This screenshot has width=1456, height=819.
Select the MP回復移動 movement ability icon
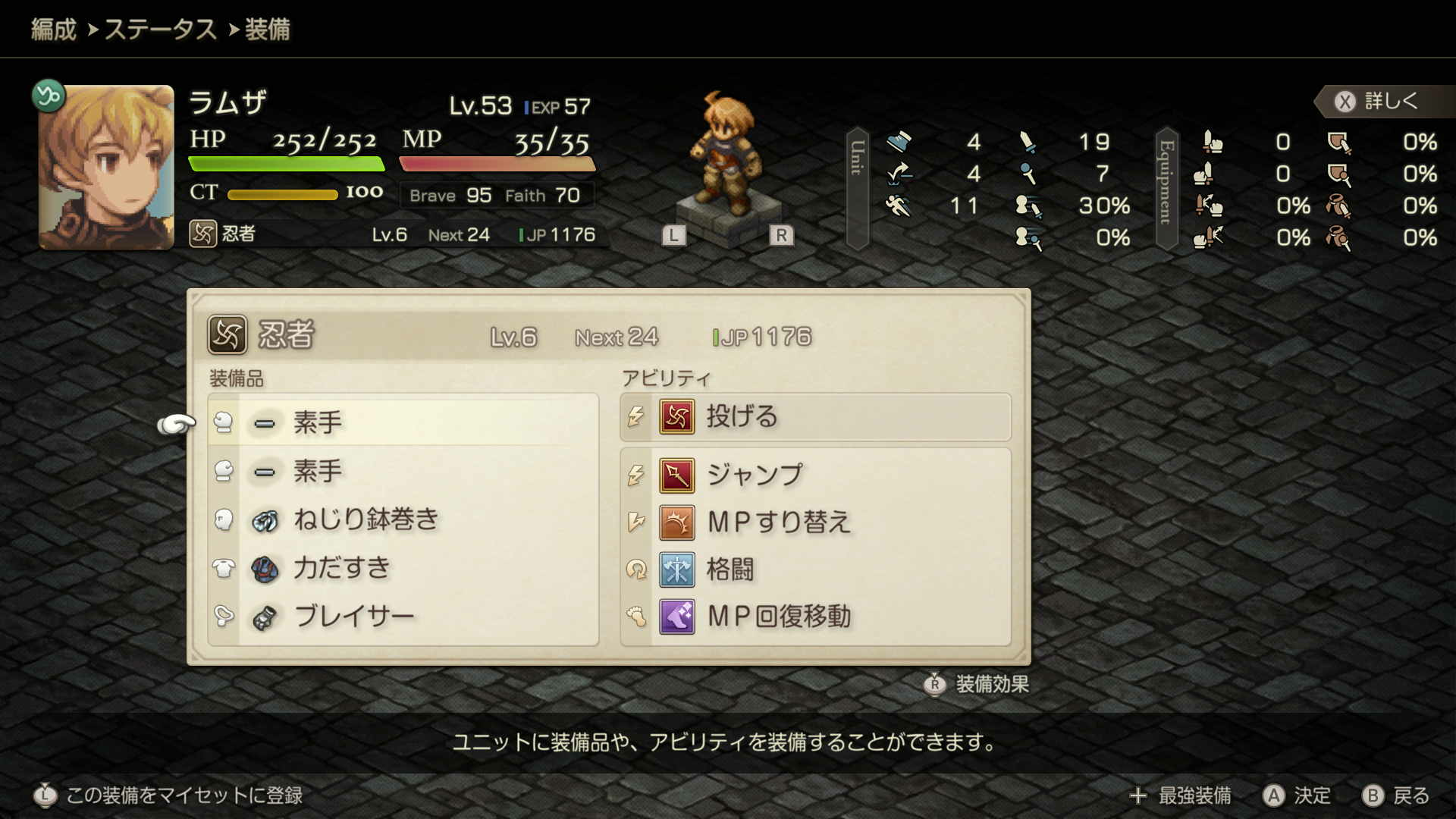[677, 617]
